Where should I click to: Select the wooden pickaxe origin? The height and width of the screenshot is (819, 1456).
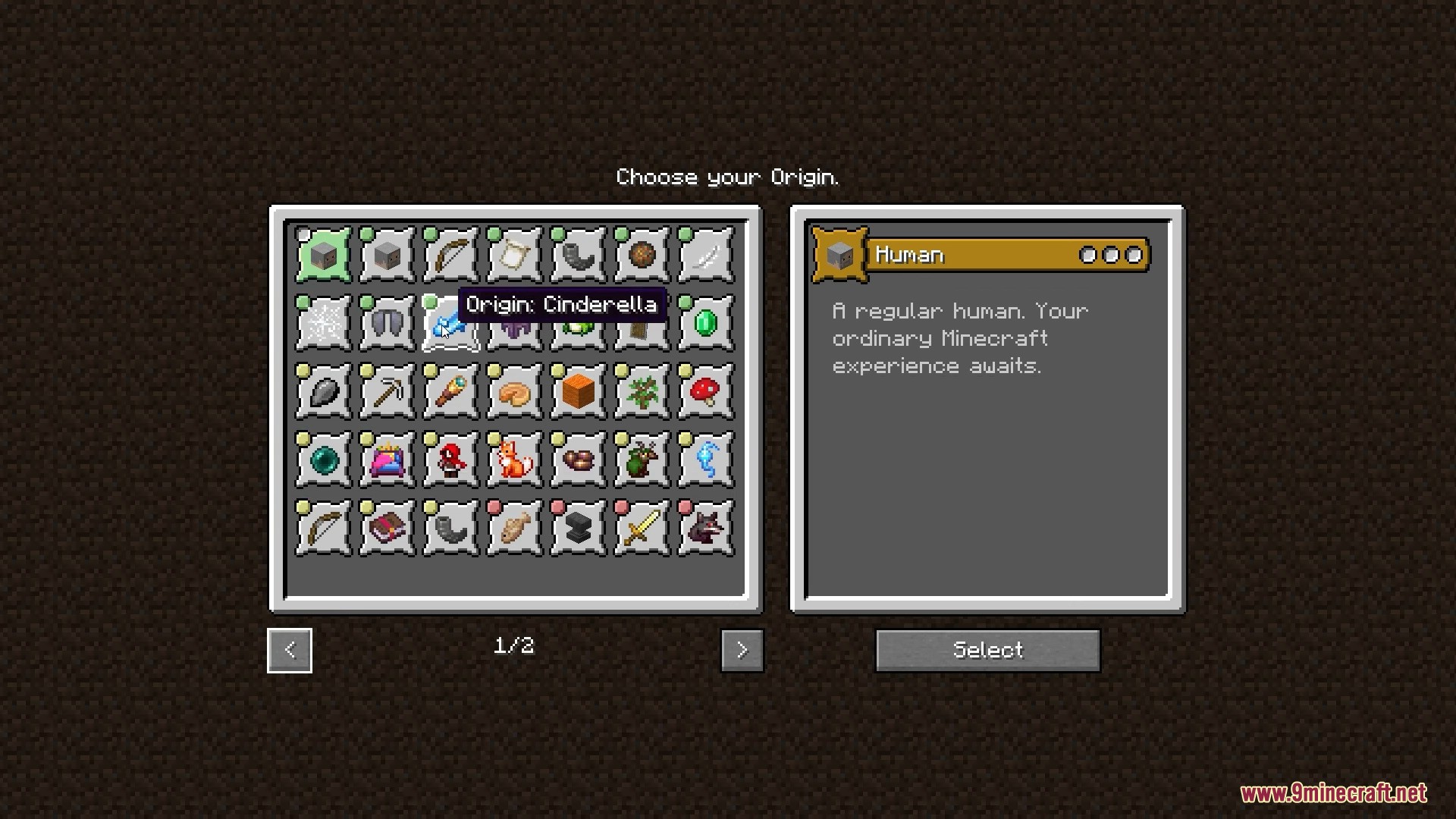(387, 392)
